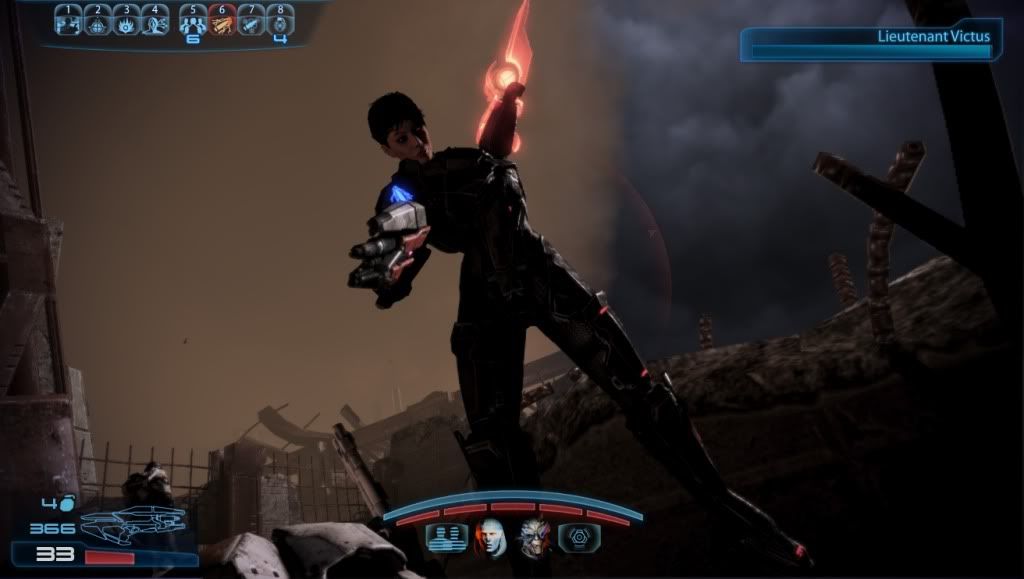The image size is (1024, 579).
Task: Select the power in hotbar slot 4
Action: [155, 20]
